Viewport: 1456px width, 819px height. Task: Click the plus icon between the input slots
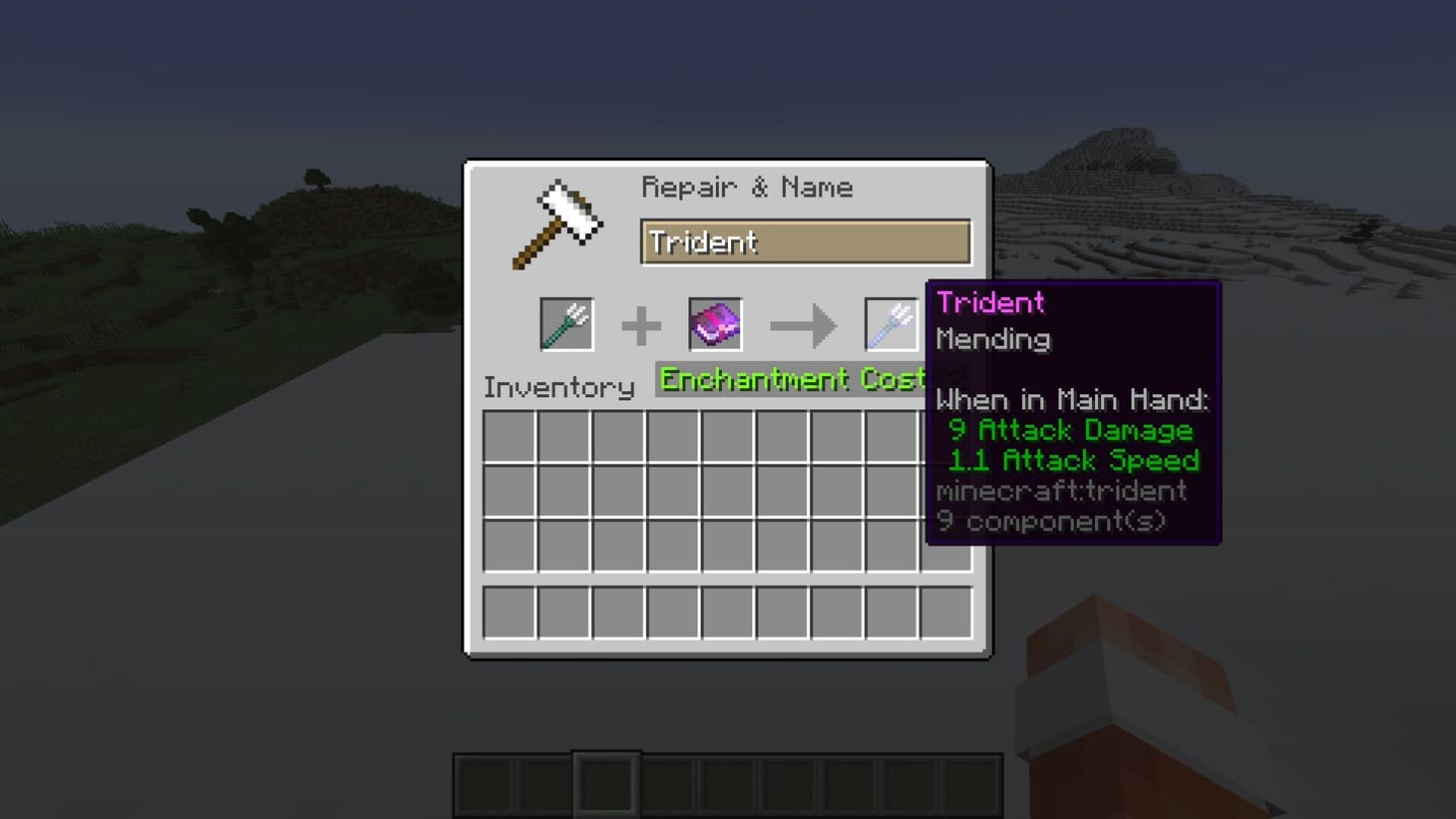(x=642, y=323)
